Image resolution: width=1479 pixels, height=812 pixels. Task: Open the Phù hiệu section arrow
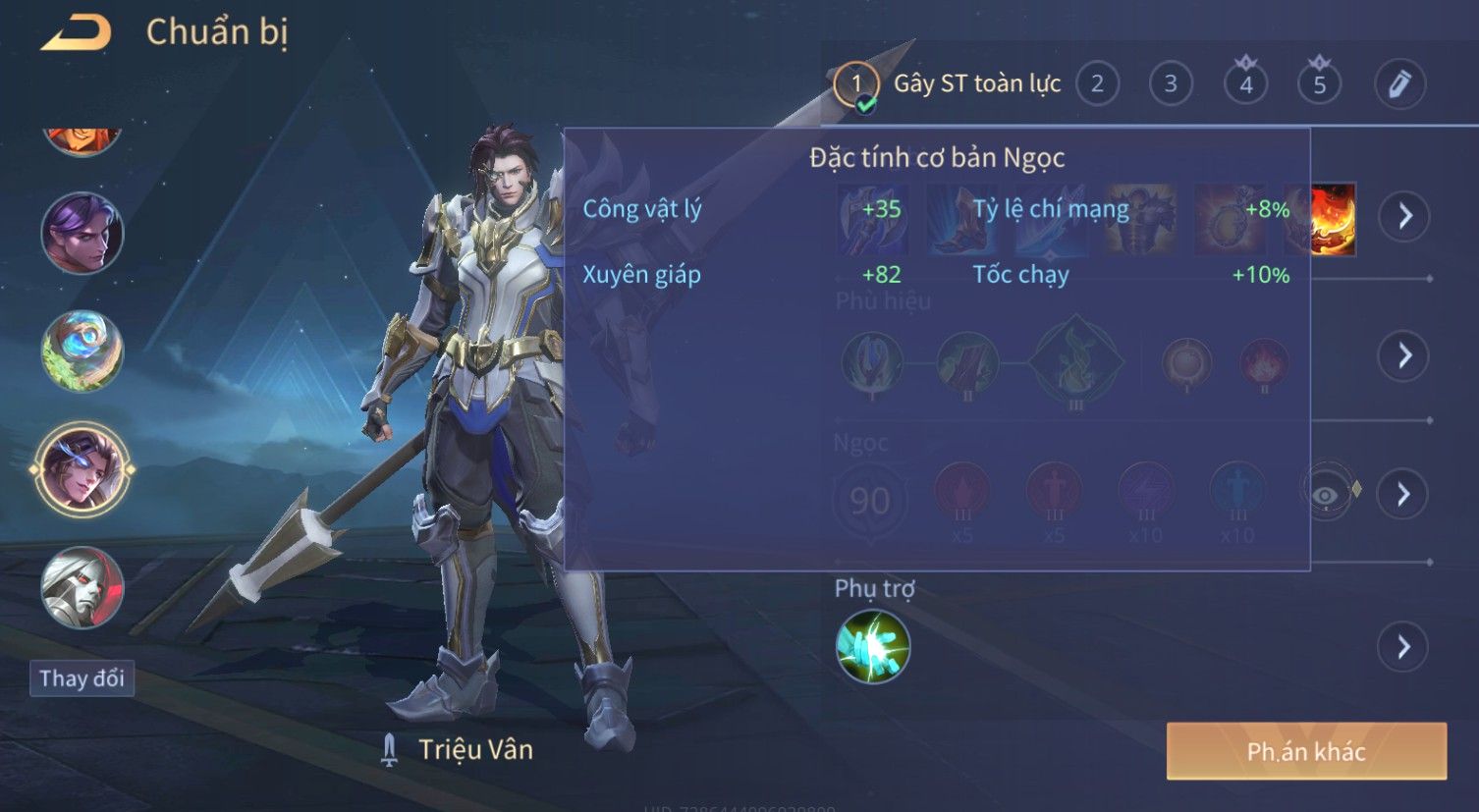click(x=1404, y=355)
